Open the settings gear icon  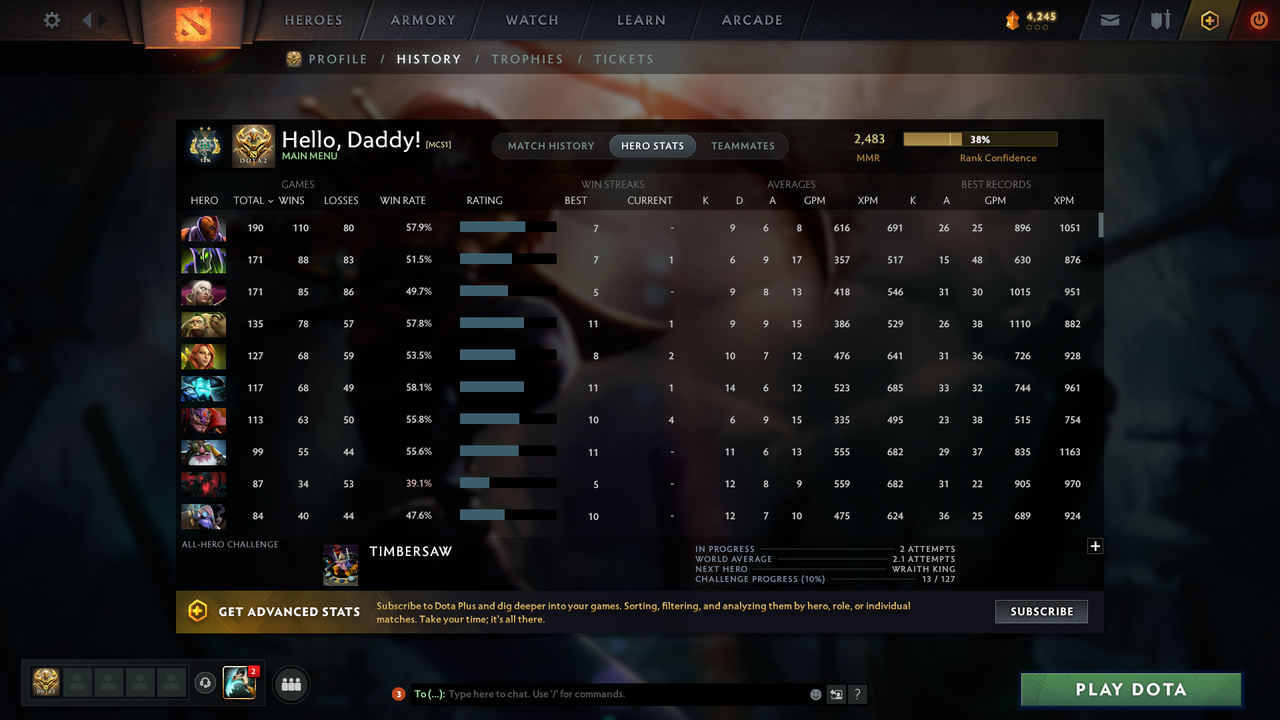[51, 19]
